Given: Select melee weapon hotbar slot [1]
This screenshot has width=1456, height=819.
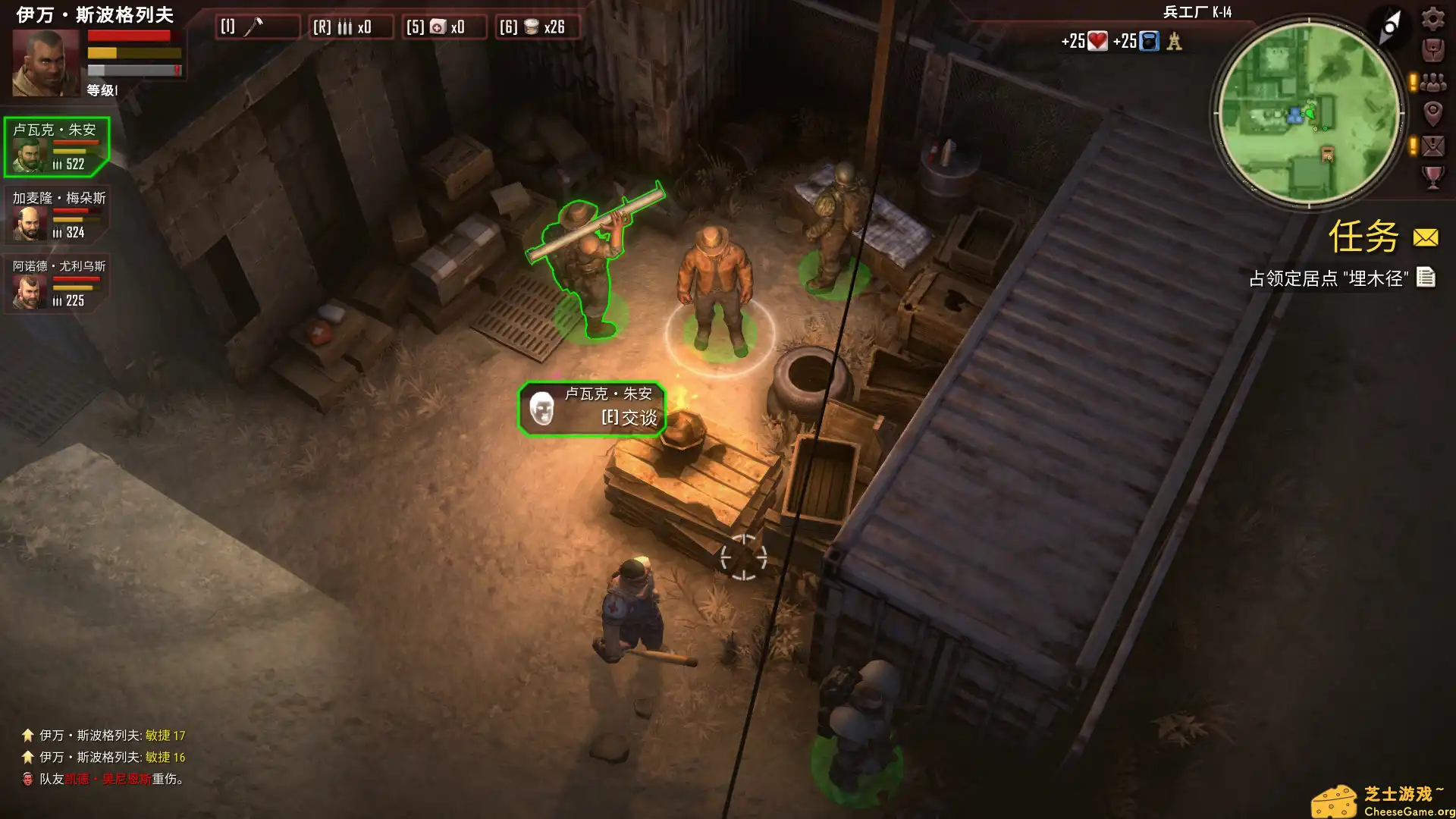Looking at the screenshot, I should pyautogui.click(x=258, y=27).
